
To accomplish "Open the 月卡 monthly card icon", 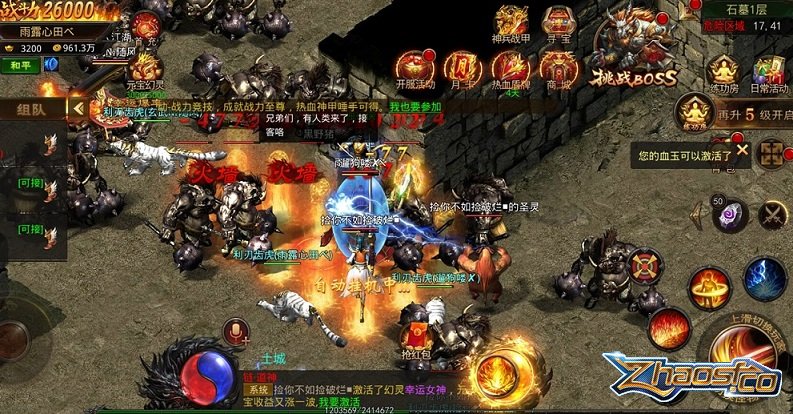I will pos(460,68).
